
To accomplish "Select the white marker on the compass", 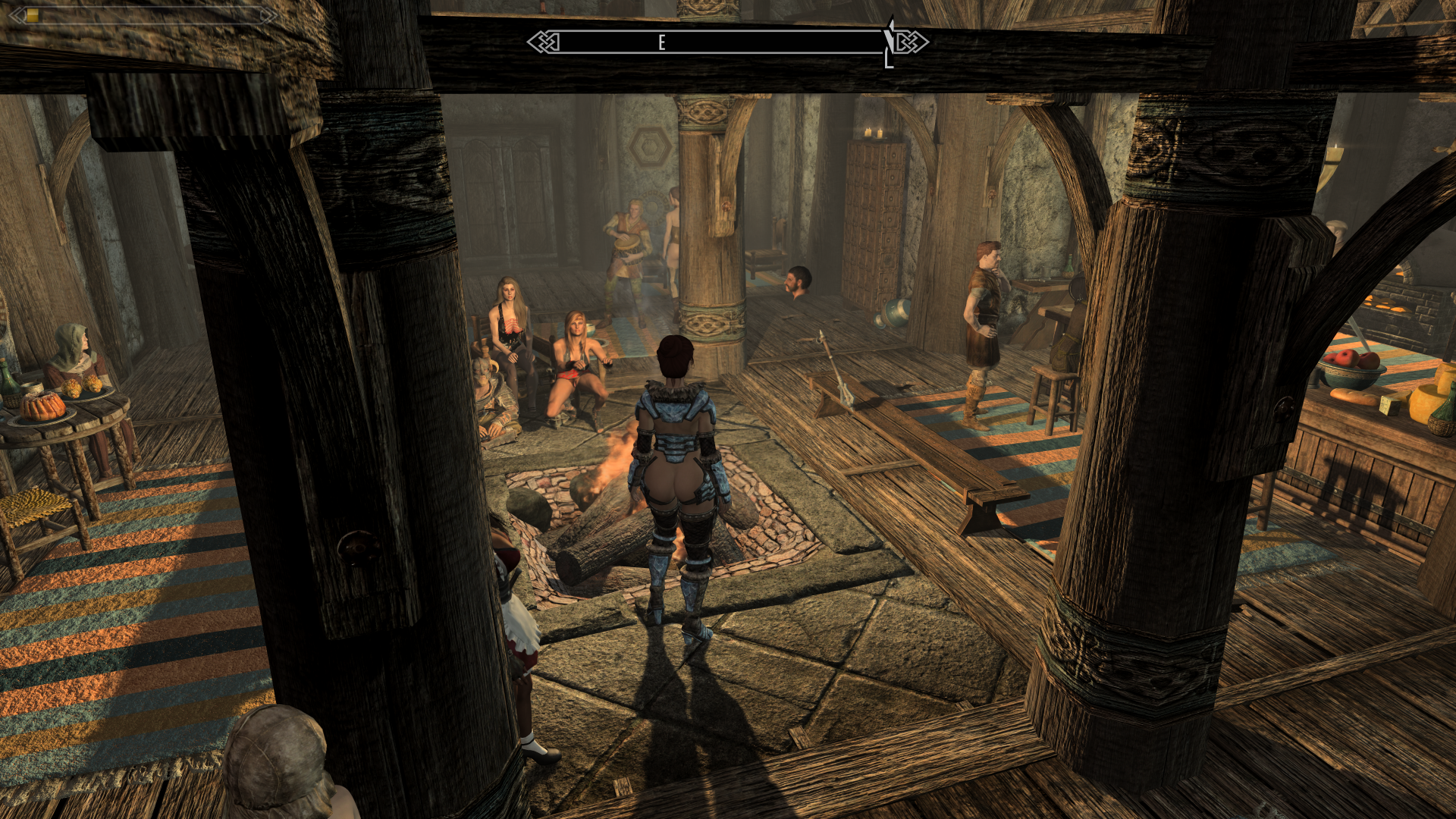I will (x=889, y=43).
